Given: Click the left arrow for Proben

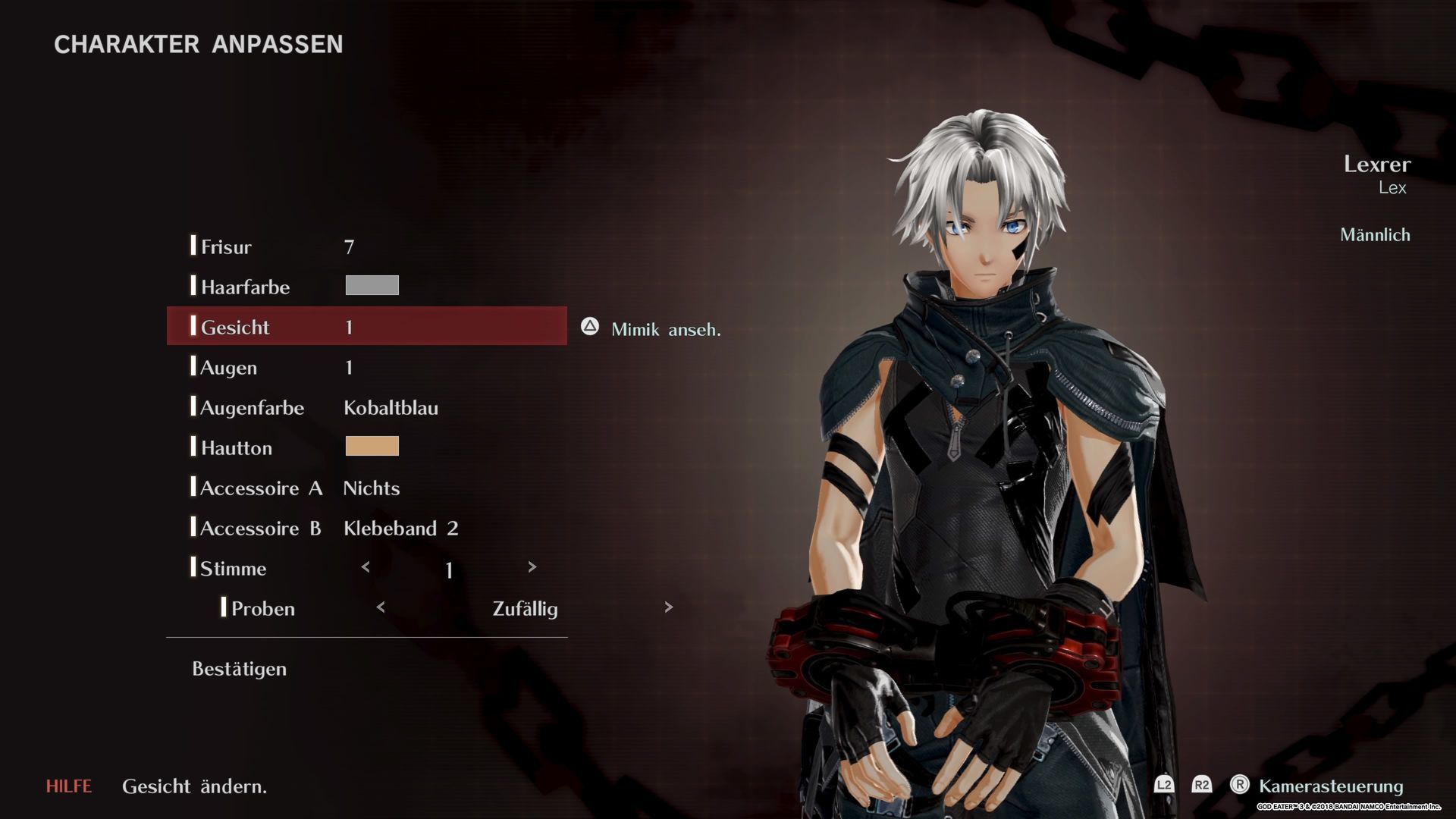Looking at the screenshot, I should pyautogui.click(x=381, y=607).
